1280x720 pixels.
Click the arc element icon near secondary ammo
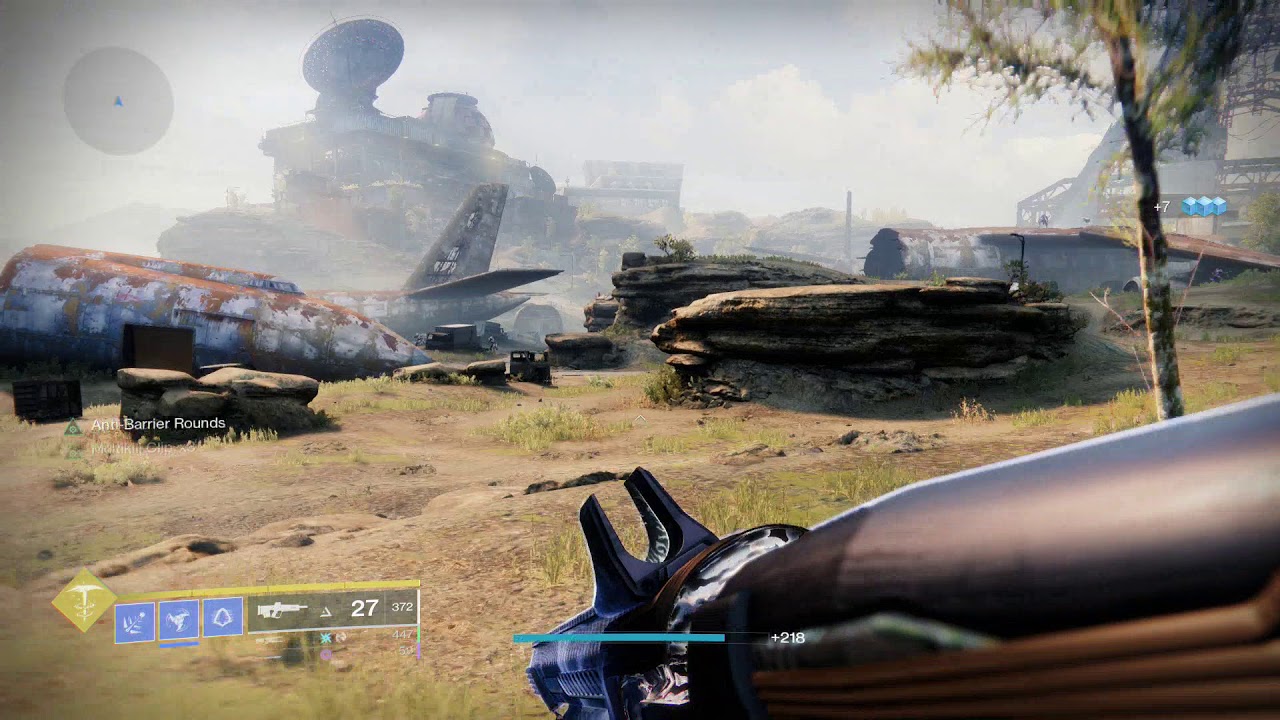pos(325,638)
